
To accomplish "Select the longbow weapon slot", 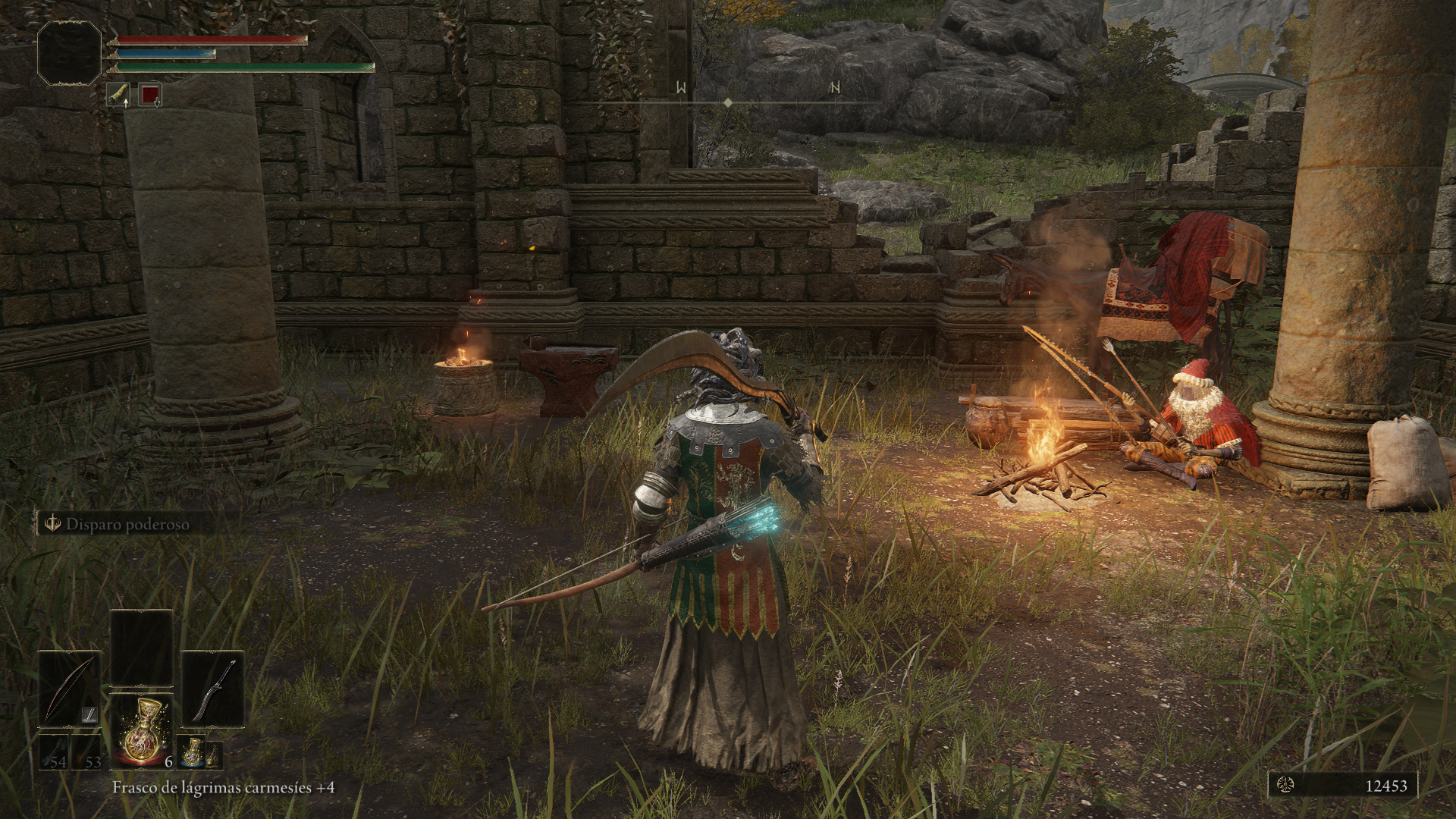I will [70, 689].
